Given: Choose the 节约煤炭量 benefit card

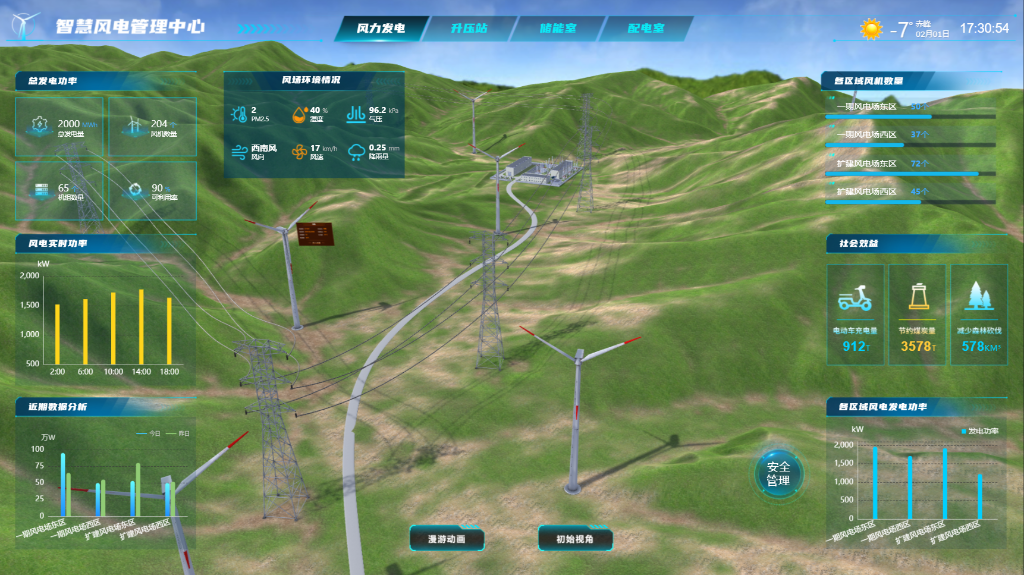Looking at the screenshot, I should [917, 314].
